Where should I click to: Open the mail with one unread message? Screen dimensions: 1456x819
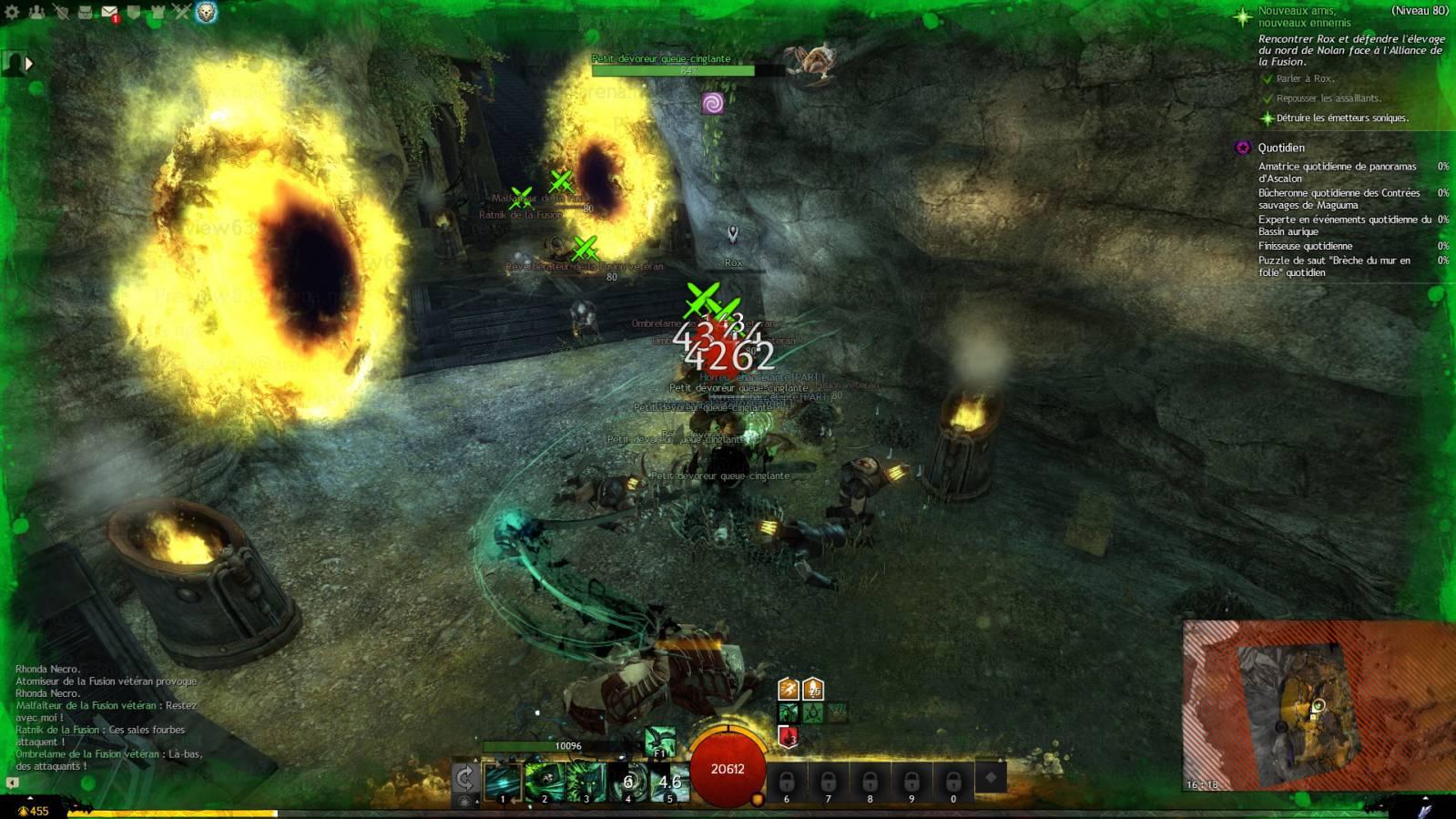point(109,12)
